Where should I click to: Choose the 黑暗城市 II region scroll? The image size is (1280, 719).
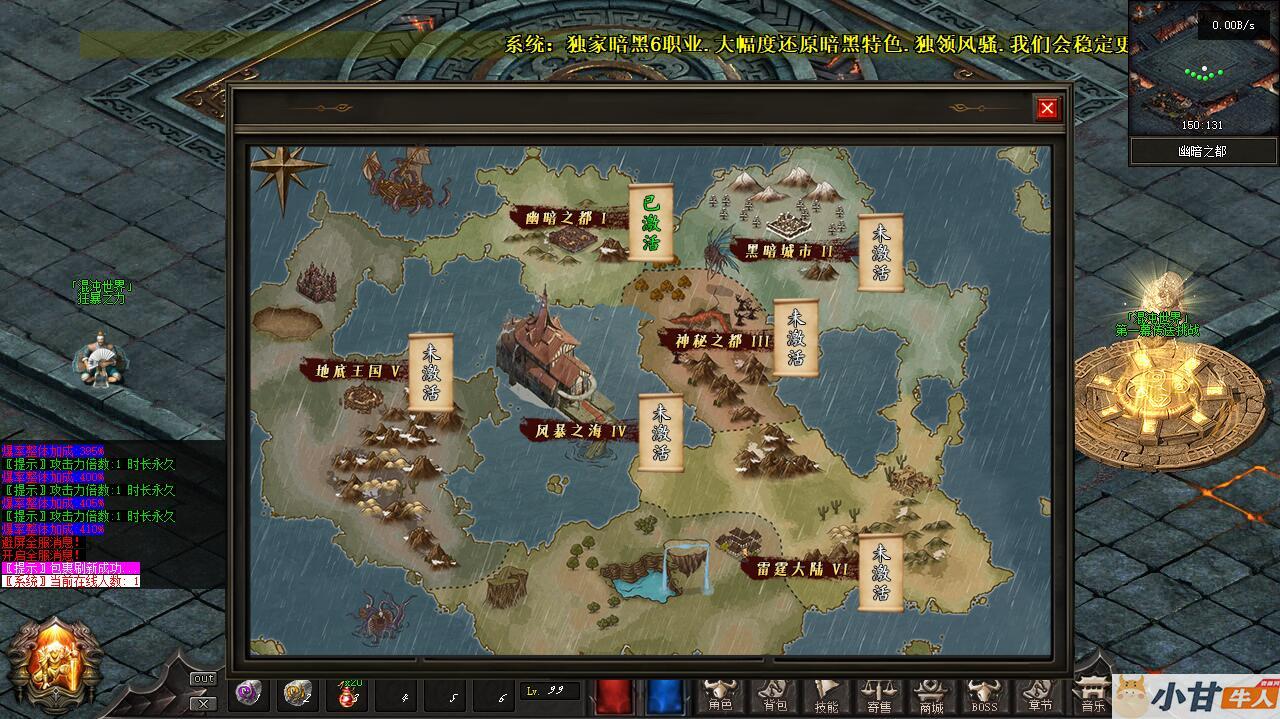tap(881, 252)
